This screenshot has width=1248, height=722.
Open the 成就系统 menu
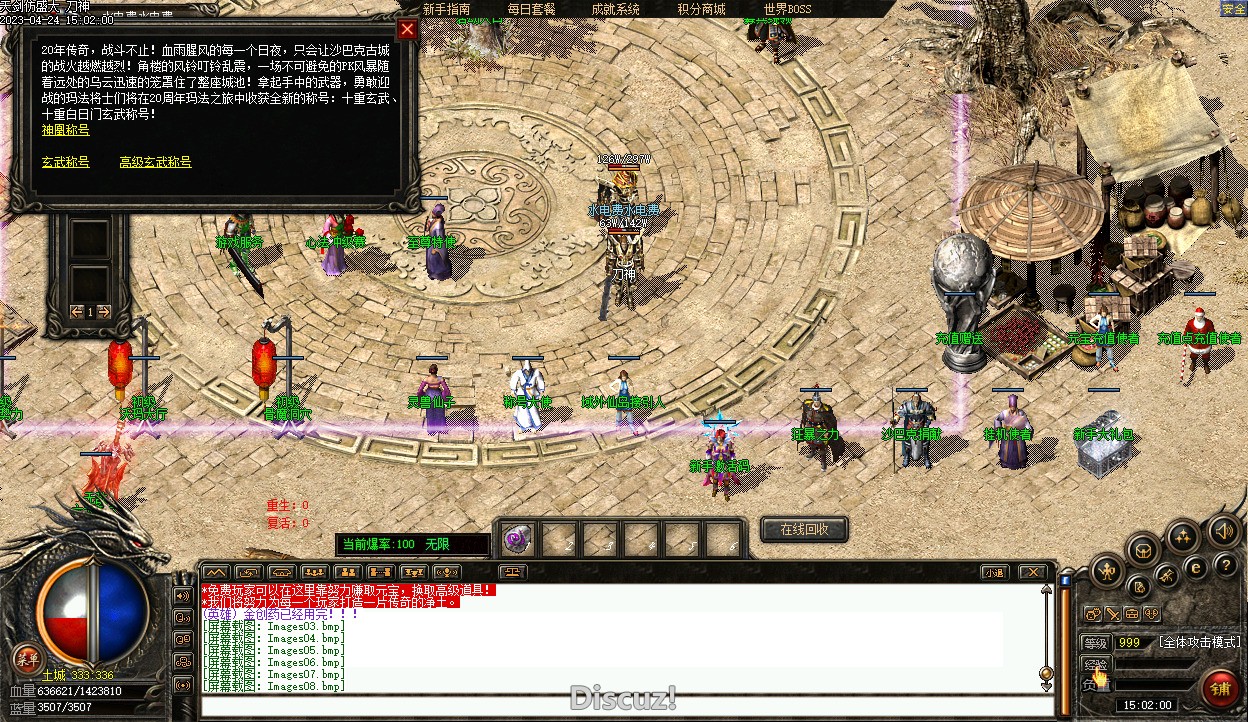click(x=615, y=9)
